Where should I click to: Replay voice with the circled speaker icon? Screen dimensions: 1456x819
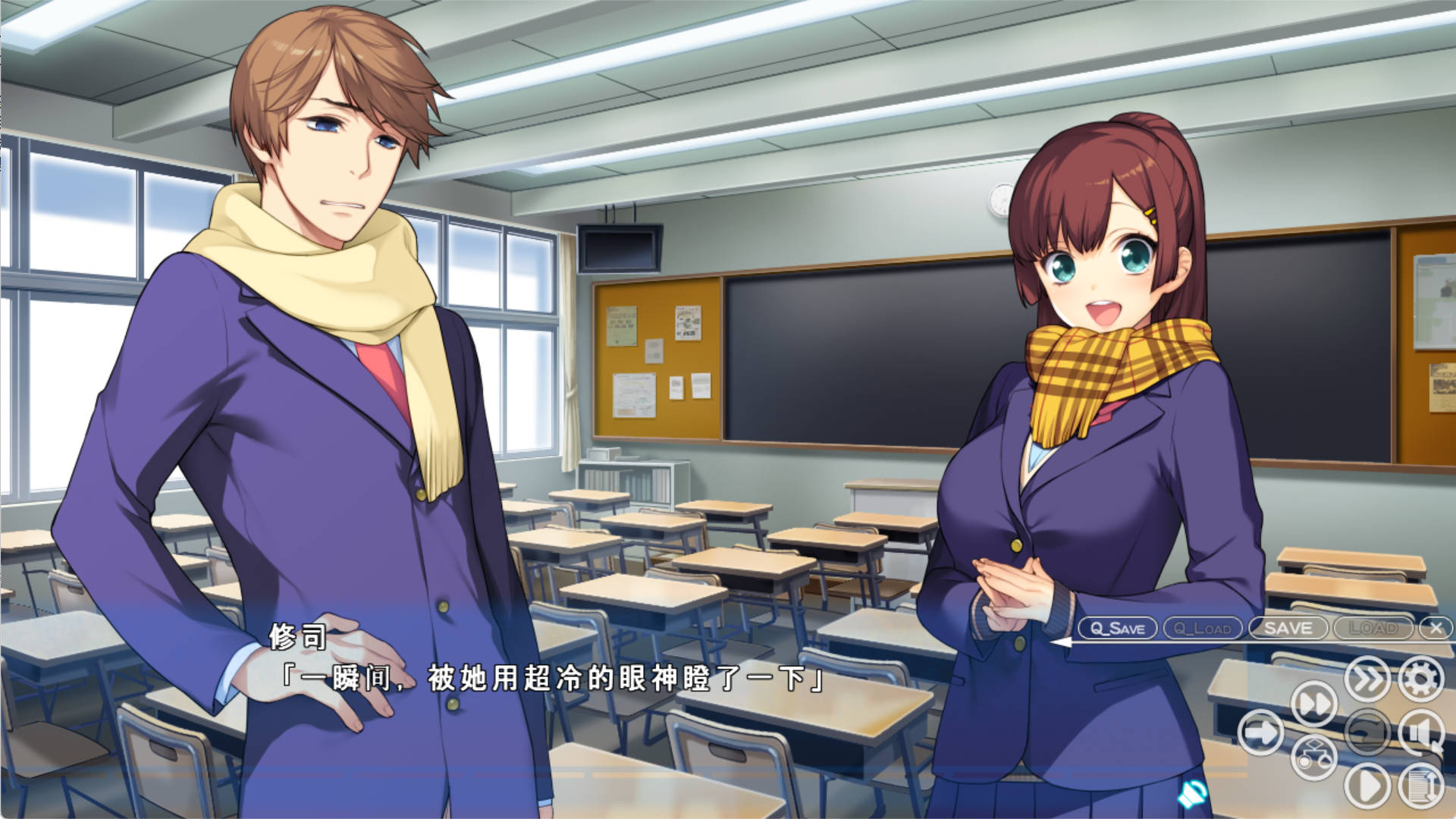tap(1421, 733)
